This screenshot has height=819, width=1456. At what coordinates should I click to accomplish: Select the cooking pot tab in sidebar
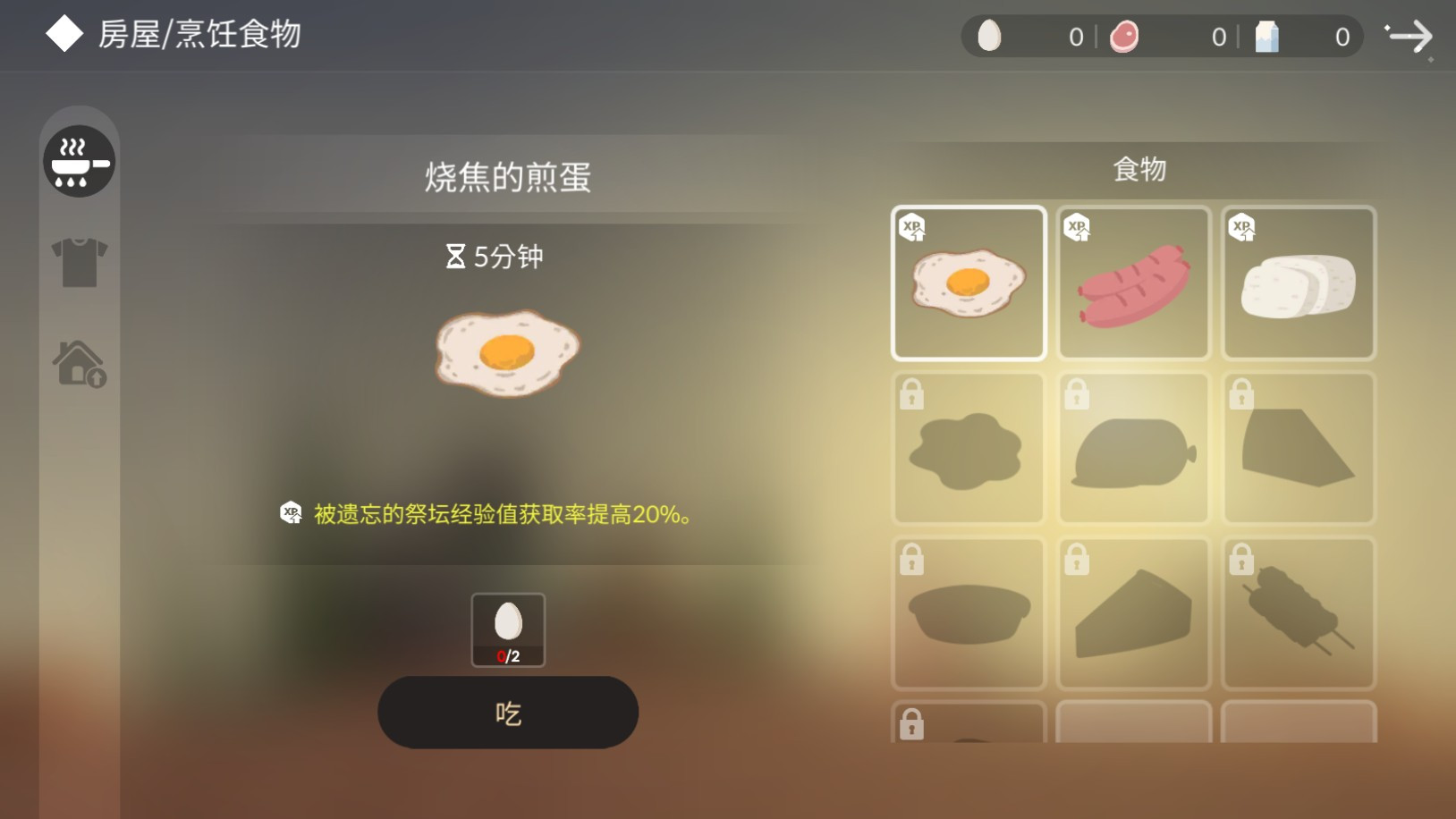point(79,161)
